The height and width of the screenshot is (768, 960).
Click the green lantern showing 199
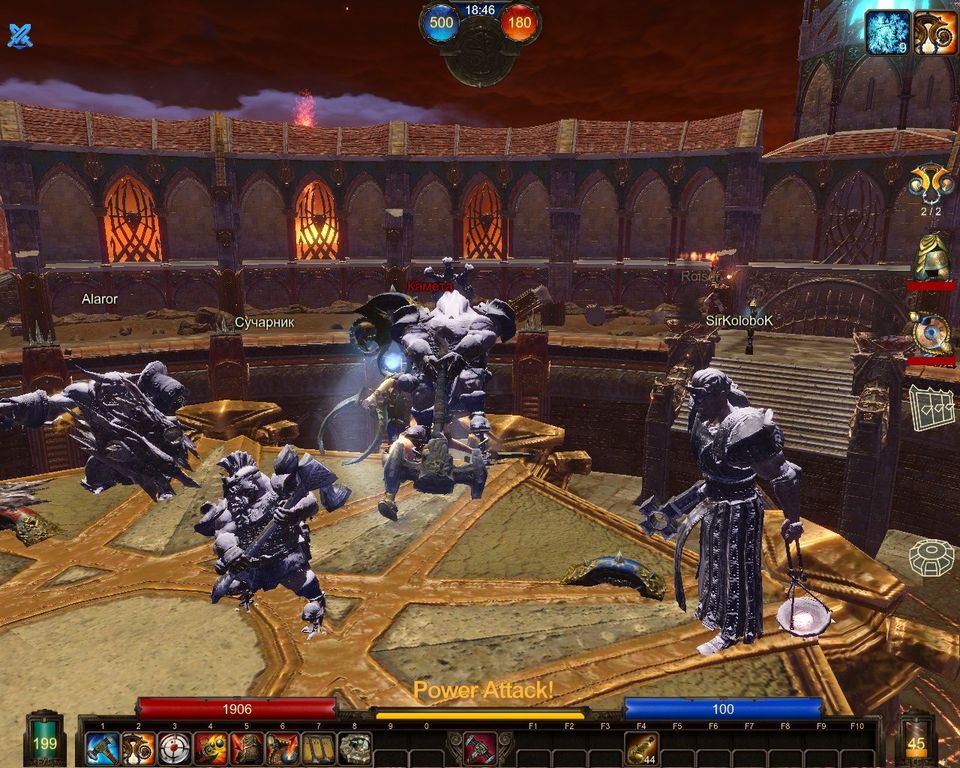pyautogui.click(x=45, y=738)
